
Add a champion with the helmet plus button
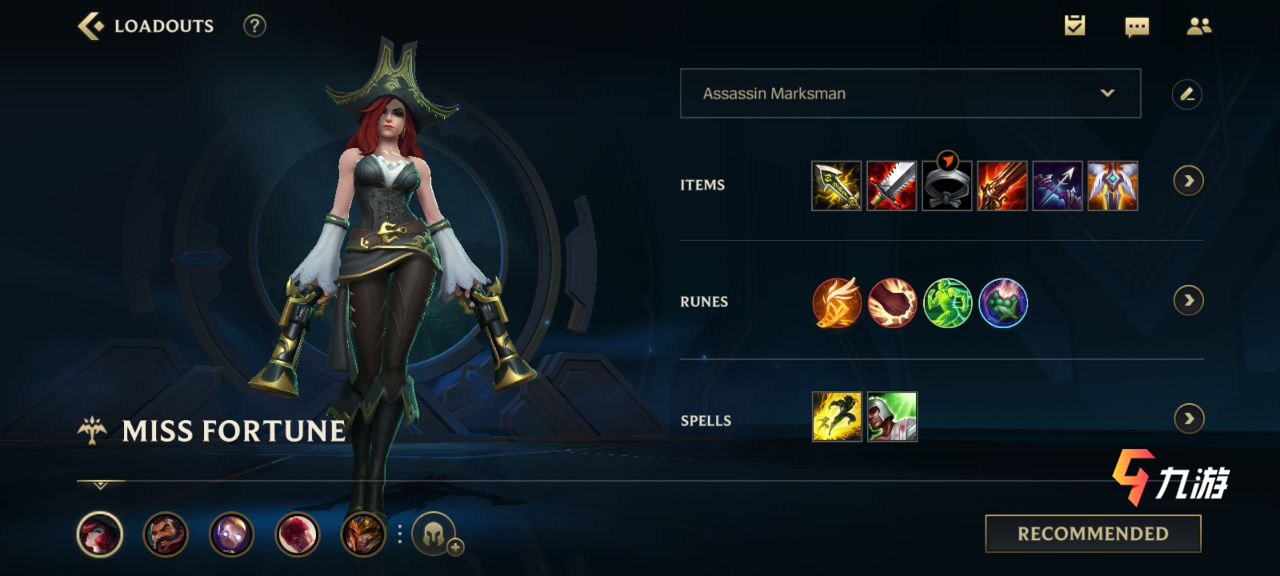coord(436,535)
